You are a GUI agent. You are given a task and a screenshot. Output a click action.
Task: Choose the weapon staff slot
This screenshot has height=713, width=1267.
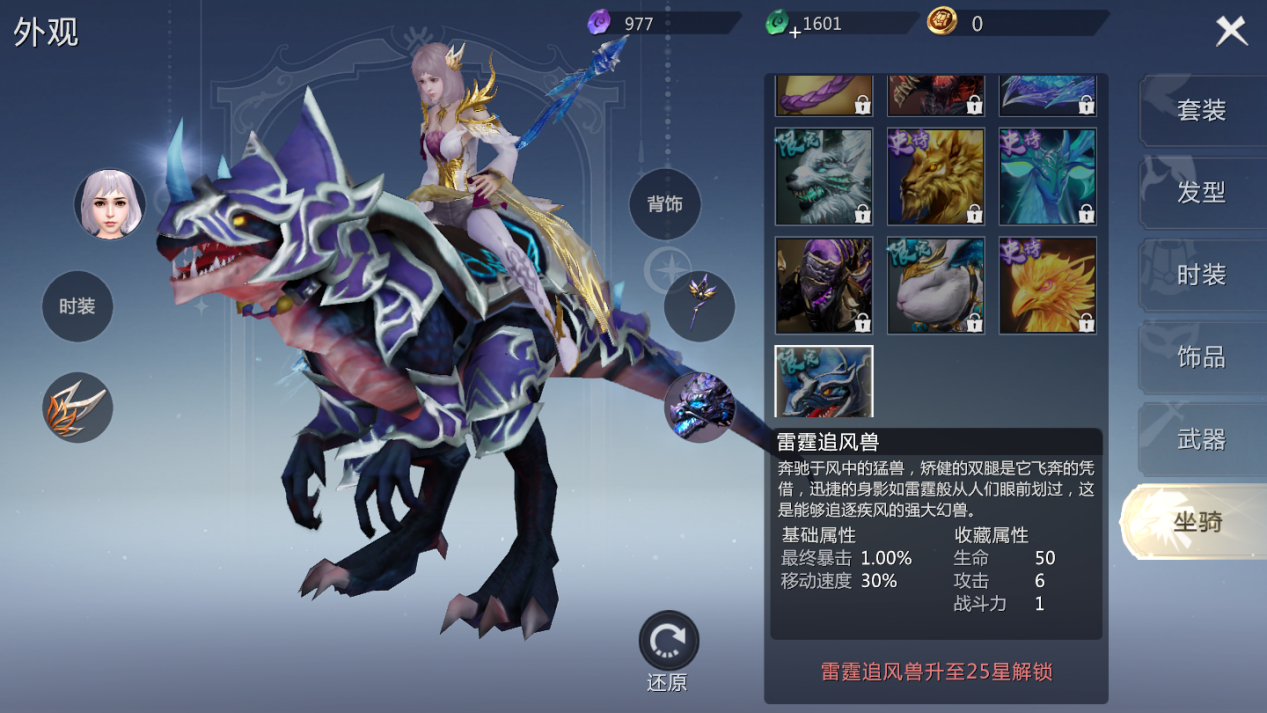(699, 306)
